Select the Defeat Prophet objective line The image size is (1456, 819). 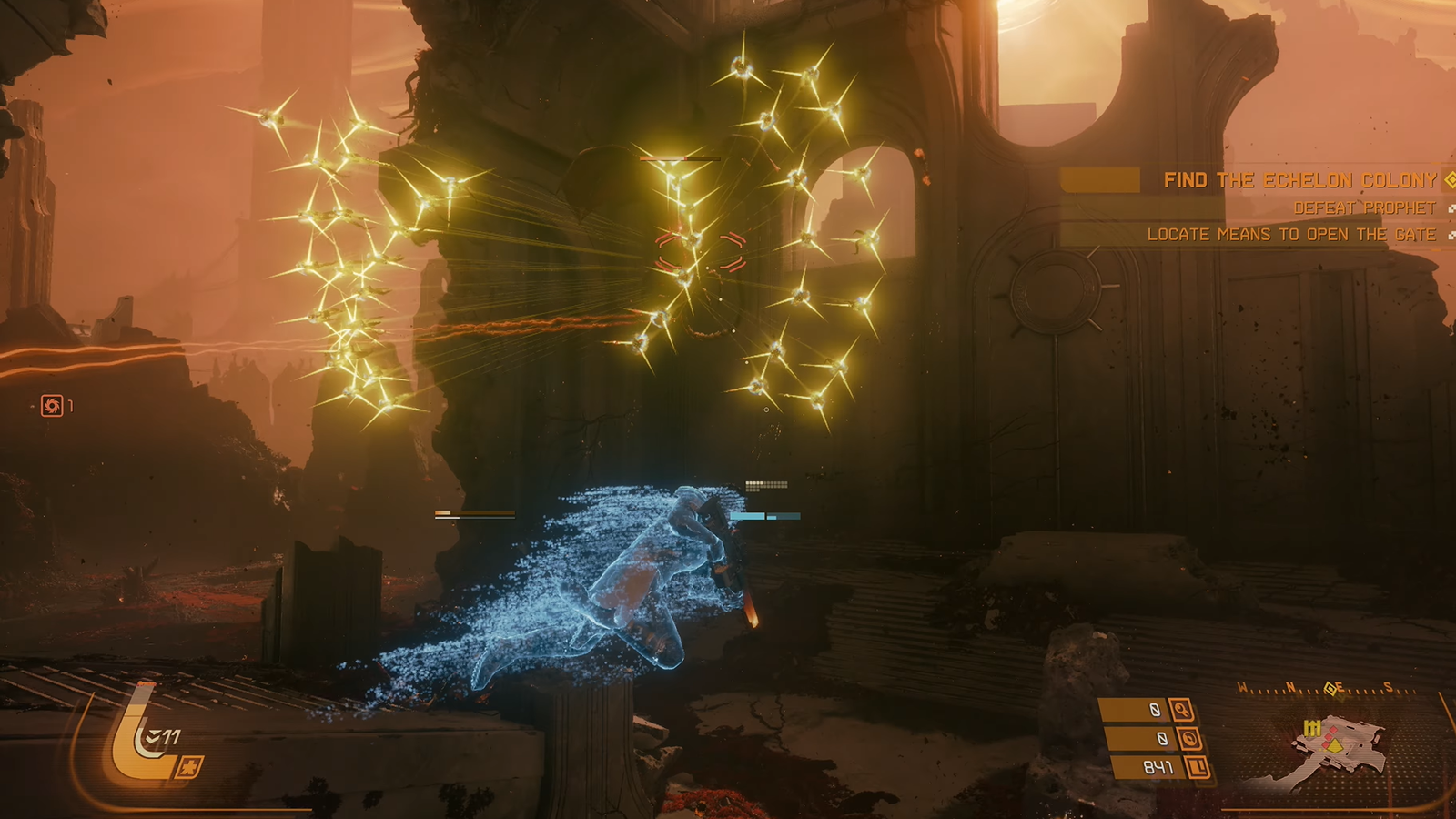[1364, 208]
